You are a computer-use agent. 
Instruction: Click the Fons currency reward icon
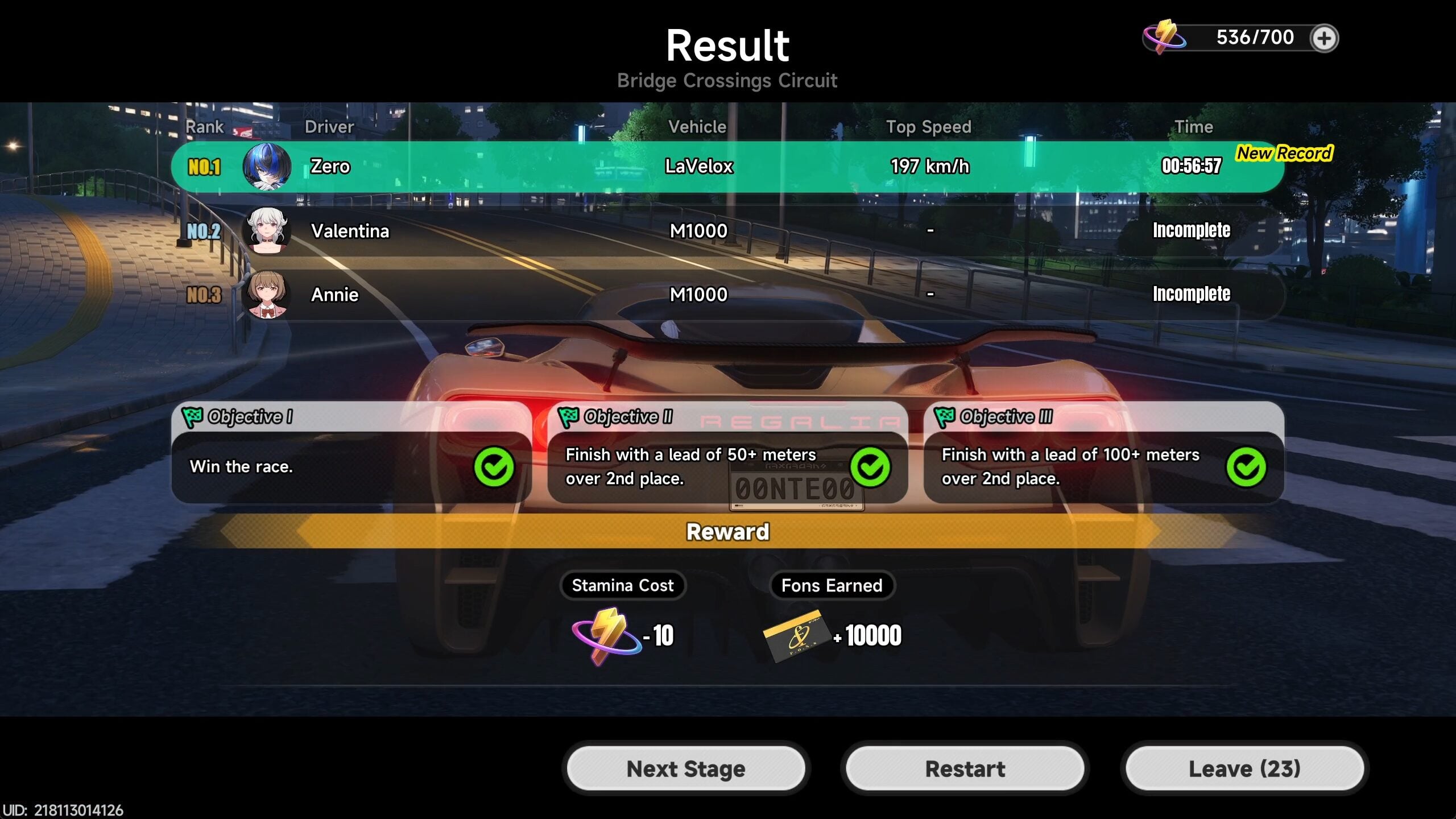[x=794, y=635]
